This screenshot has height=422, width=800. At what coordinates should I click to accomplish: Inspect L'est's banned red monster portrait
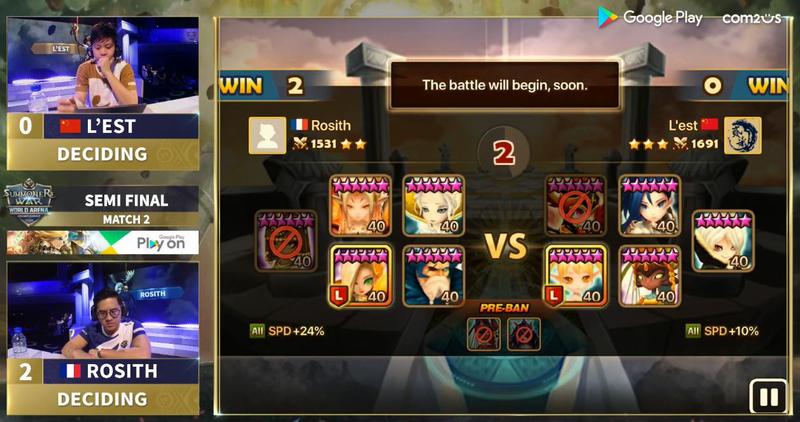click(x=576, y=205)
